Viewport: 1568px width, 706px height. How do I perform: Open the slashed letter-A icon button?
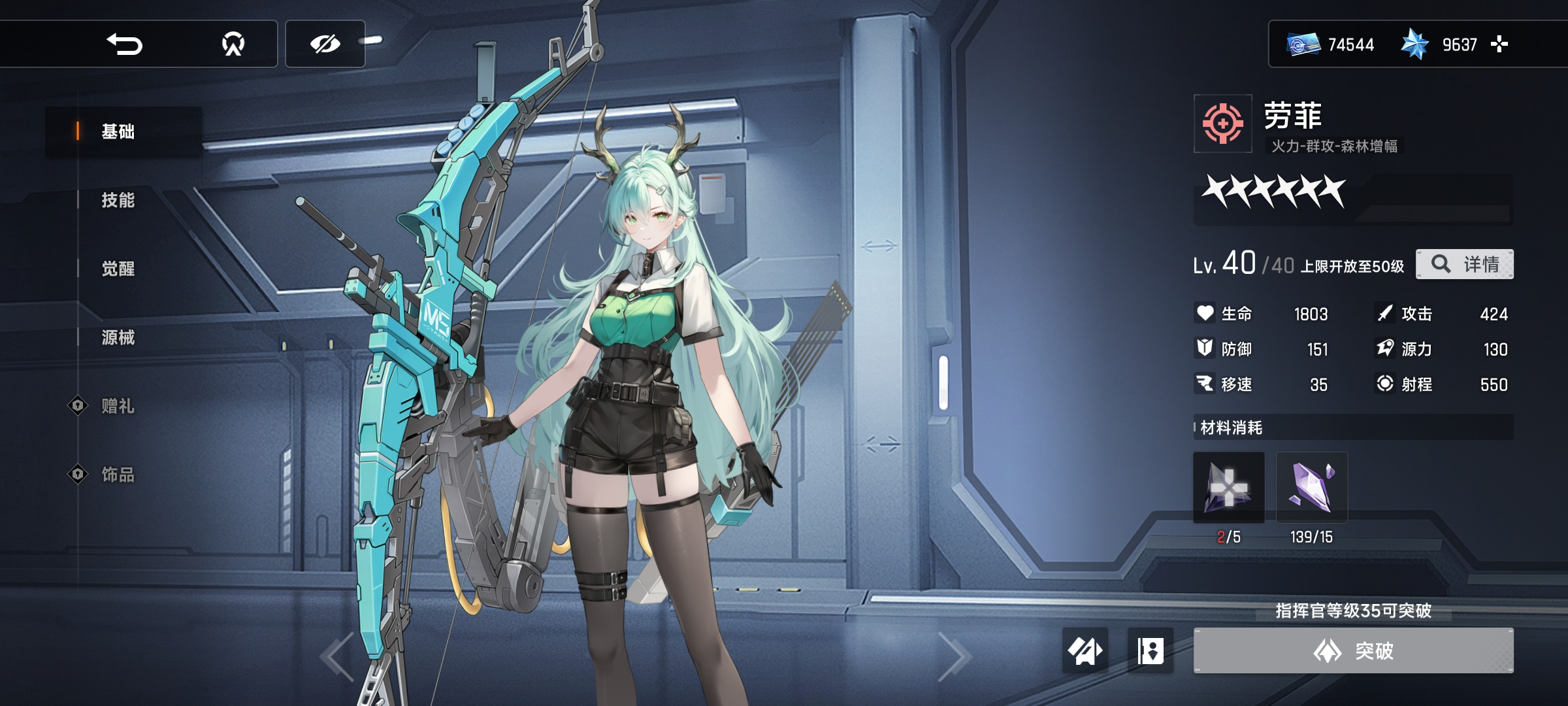pos(1085,650)
